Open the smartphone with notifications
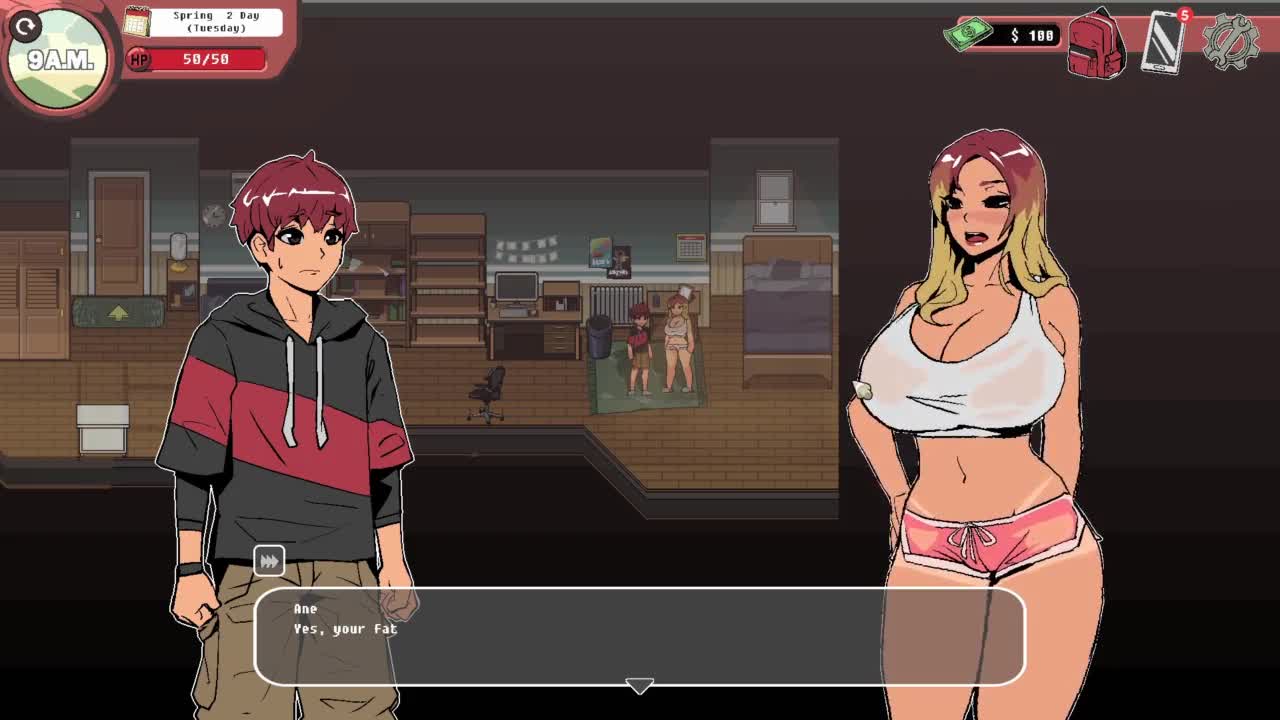The width and height of the screenshot is (1280, 720). point(1163,43)
